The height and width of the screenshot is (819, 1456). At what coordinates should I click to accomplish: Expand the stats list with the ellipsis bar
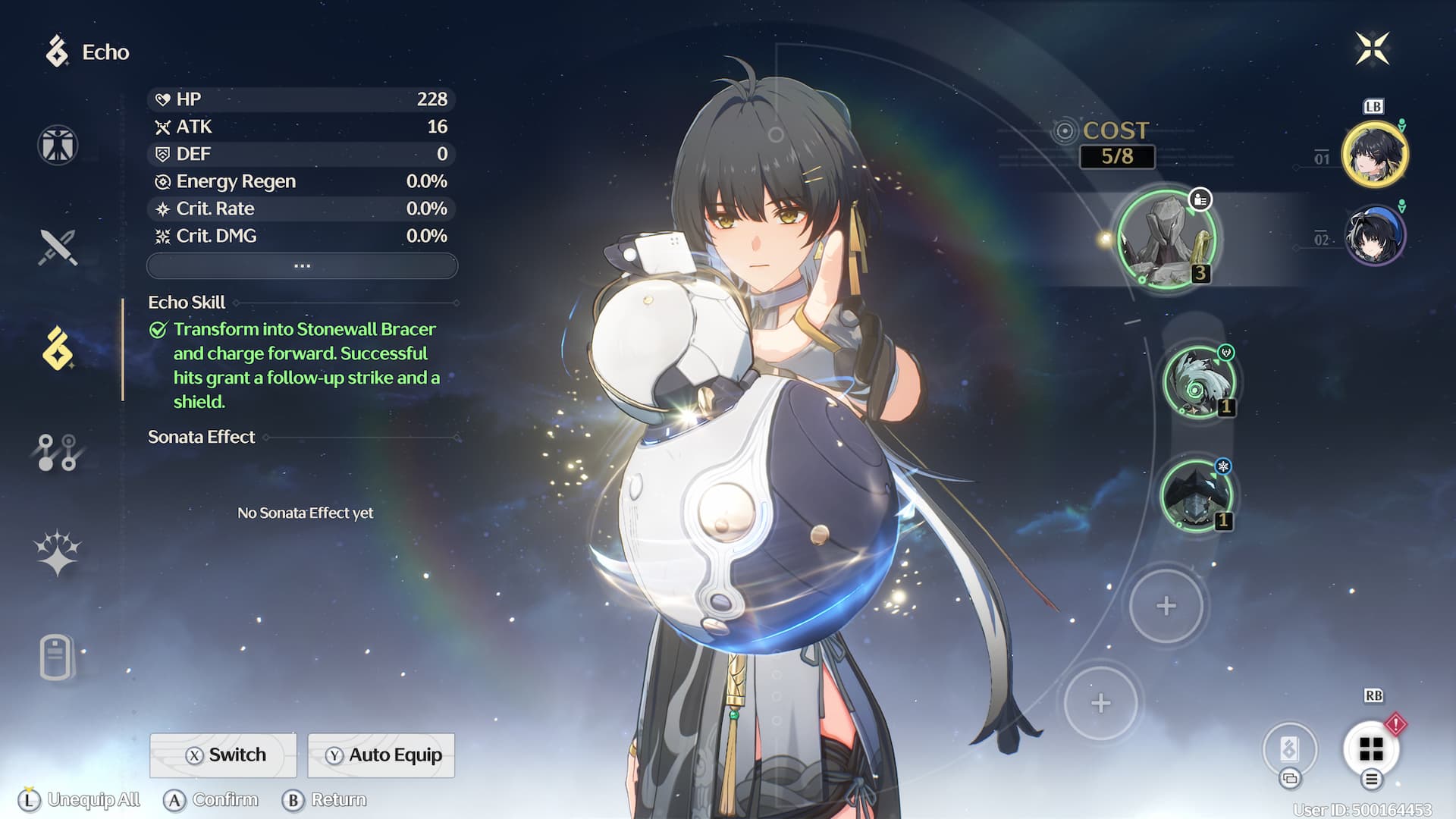tap(302, 266)
